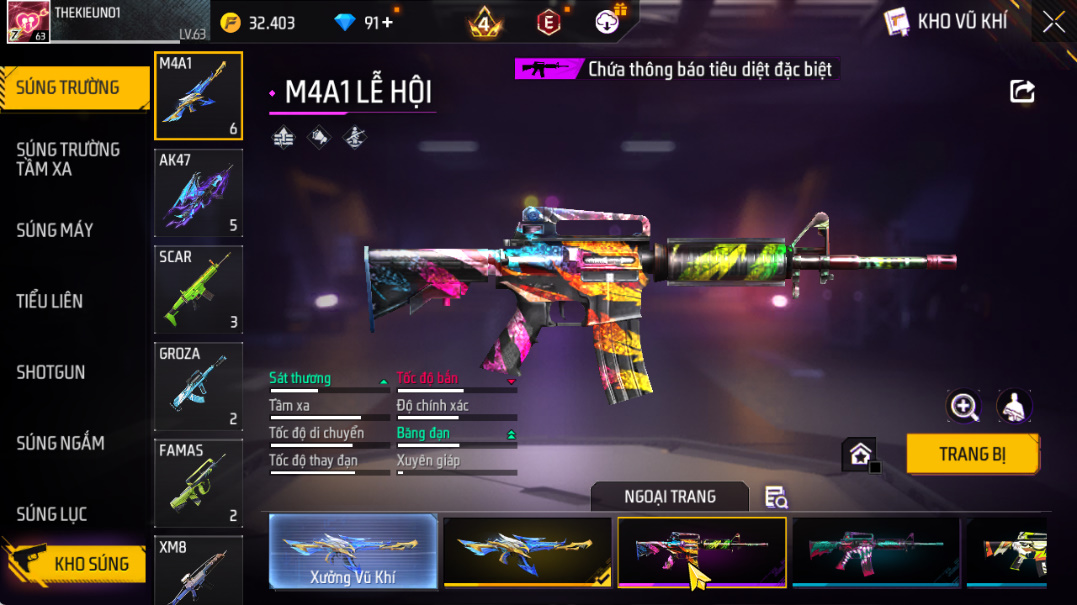The image size is (1077, 605).
Task: Select the TIỂU LIÊN weapon category
Action: coord(50,301)
